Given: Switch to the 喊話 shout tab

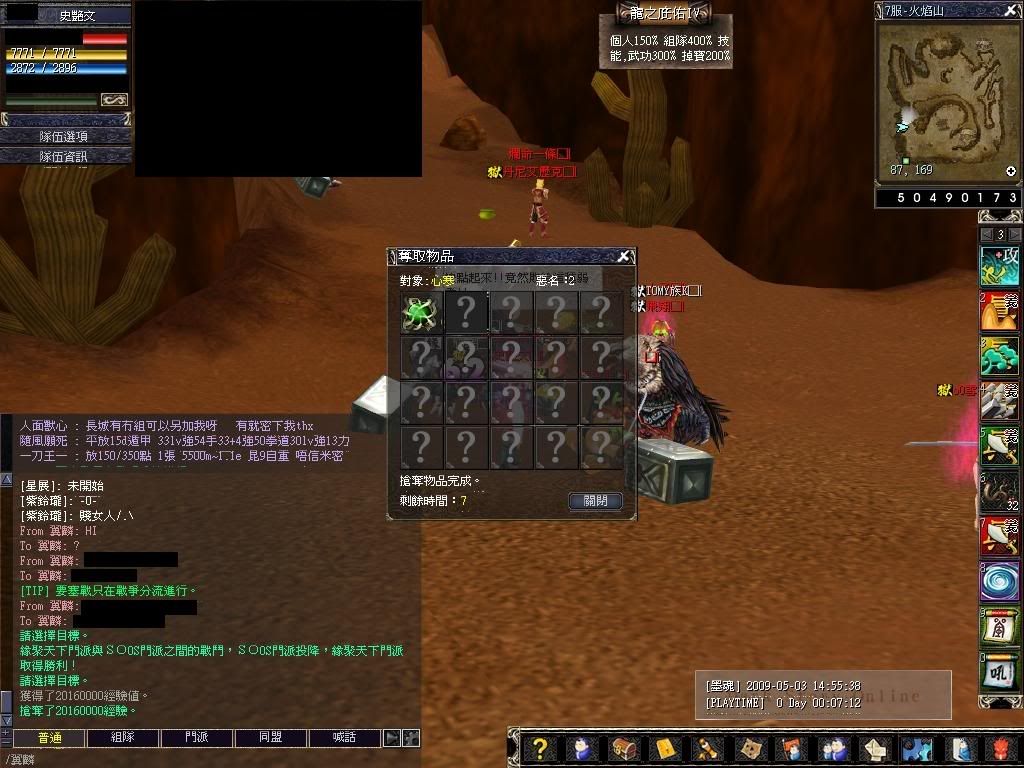Looking at the screenshot, I should [x=345, y=738].
